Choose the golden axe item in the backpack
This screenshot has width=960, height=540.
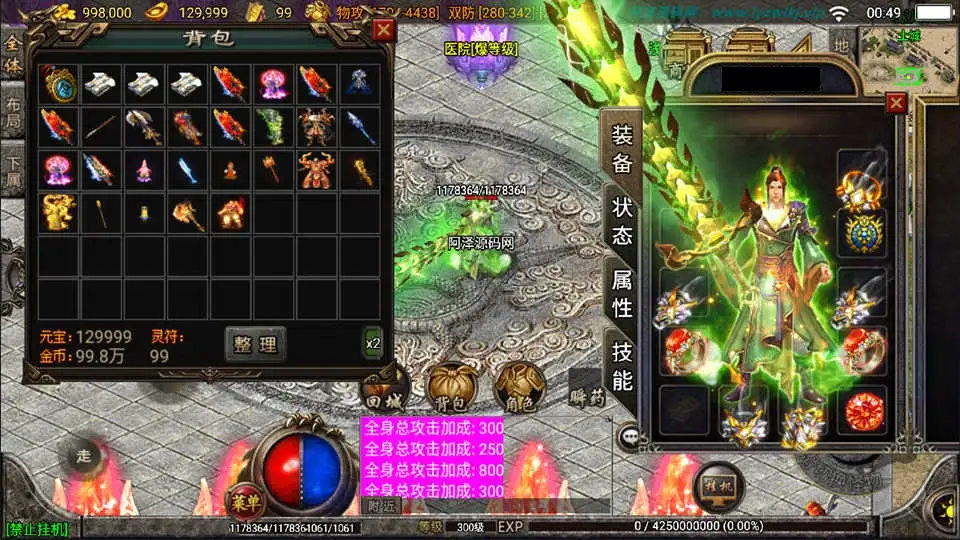[186, 213]
